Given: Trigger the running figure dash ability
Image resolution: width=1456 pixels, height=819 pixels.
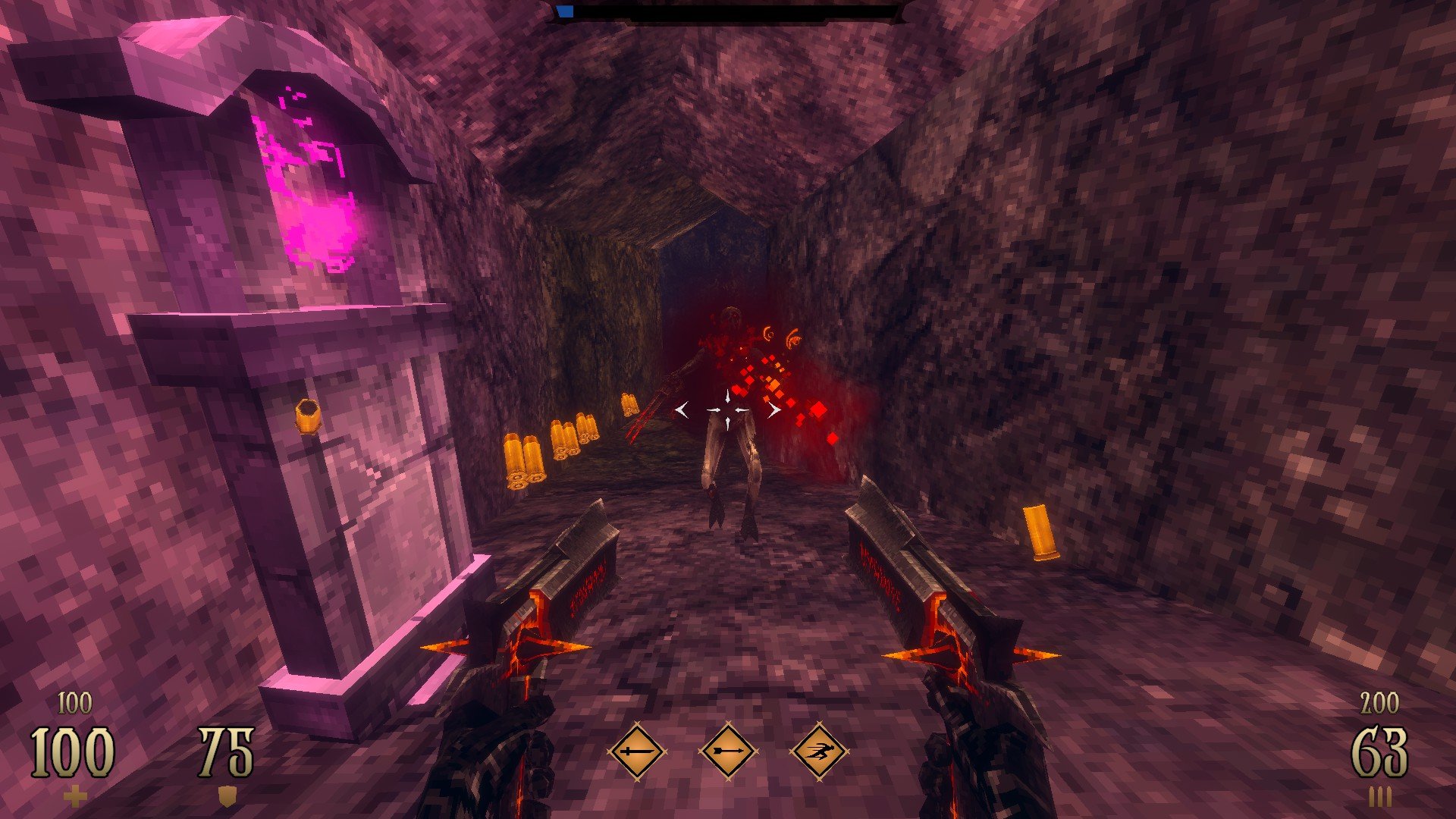Looking at the screenshot, I should click(819, 752).
